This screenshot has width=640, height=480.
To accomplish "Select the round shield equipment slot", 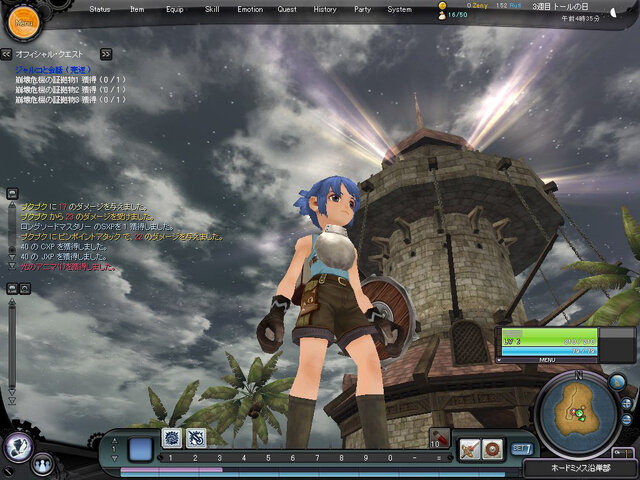I will 492,449.
